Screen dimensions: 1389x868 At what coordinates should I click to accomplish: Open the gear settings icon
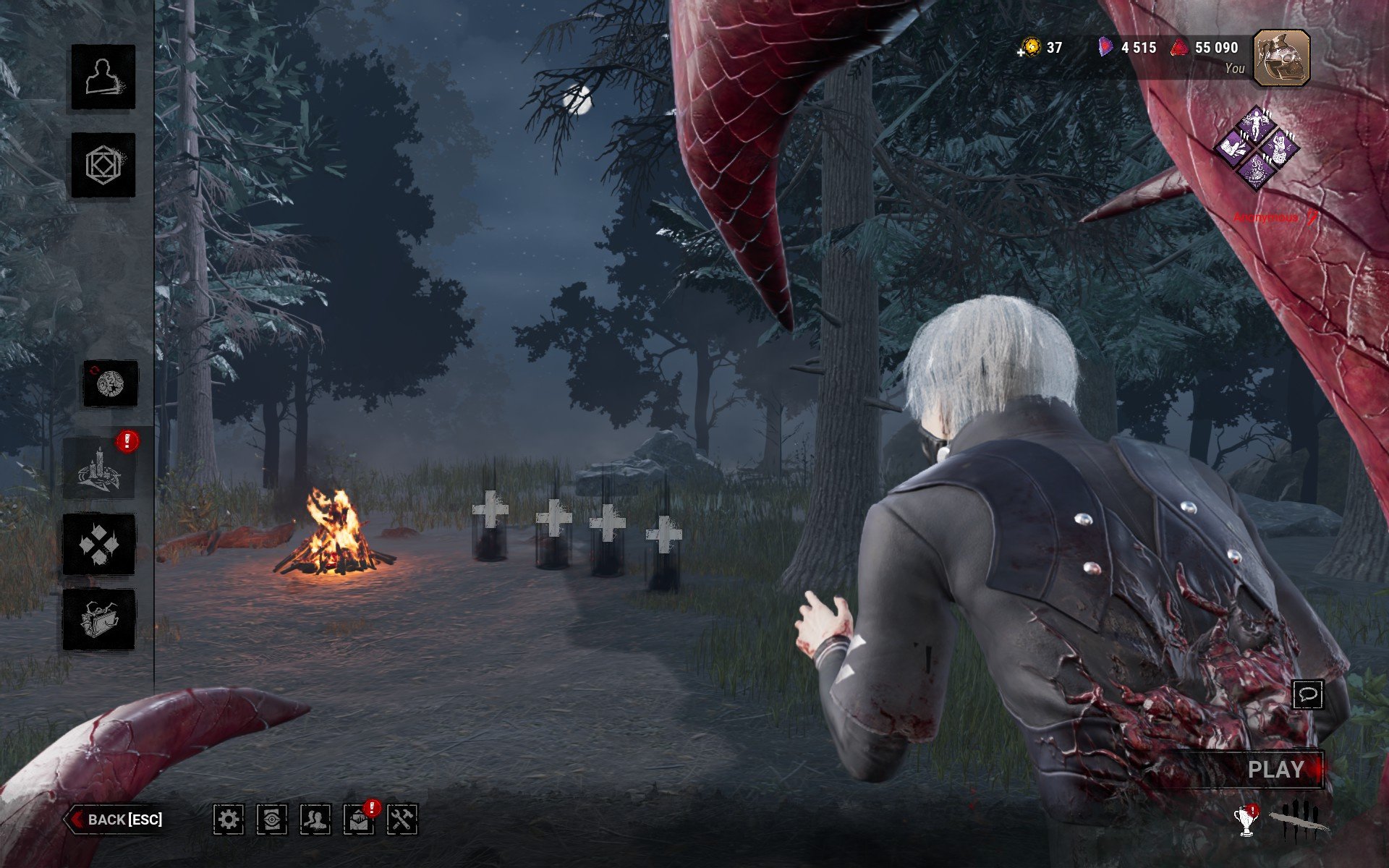tap(229, 820)
